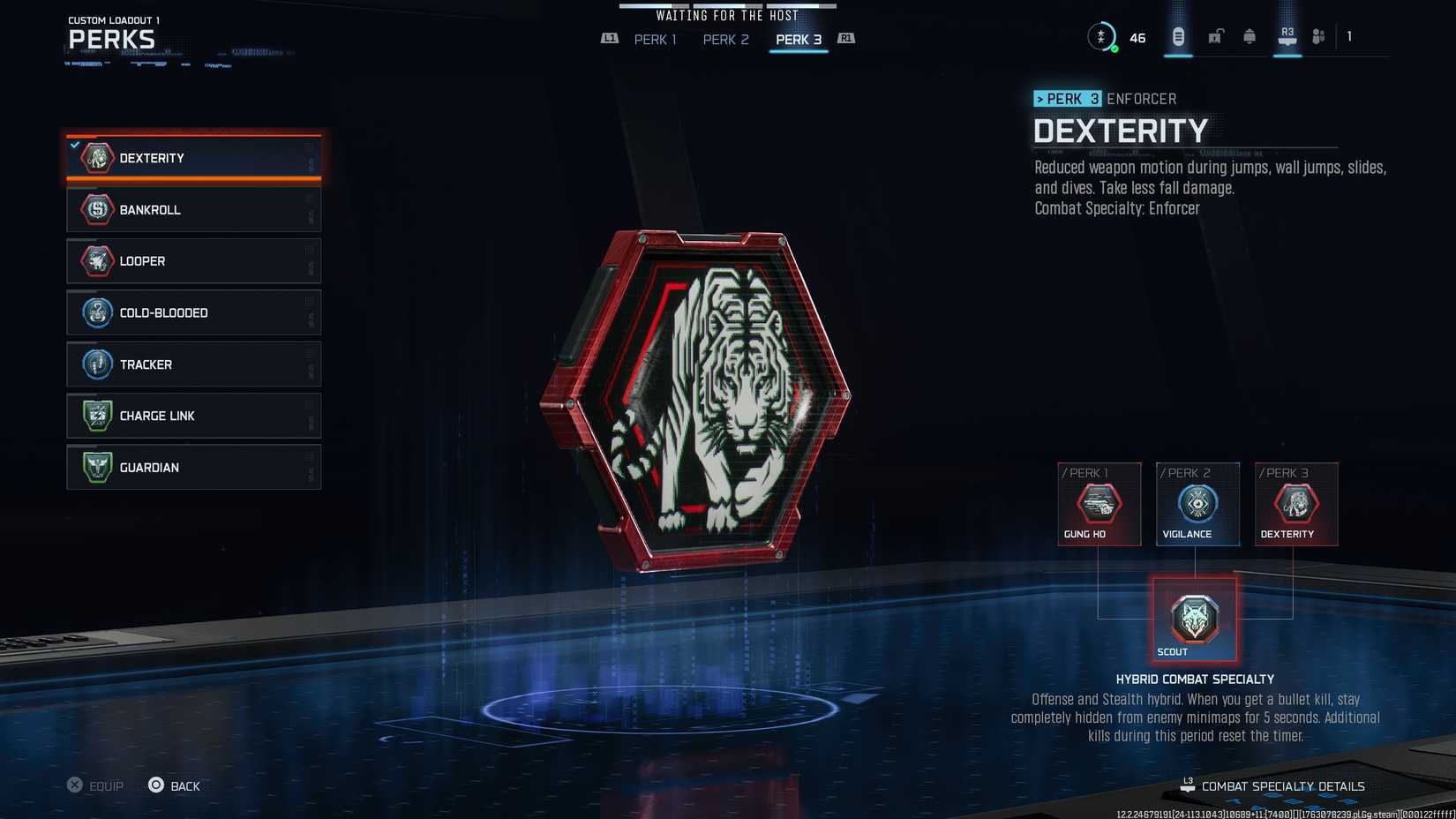Click the Bankroll dollar-sign perk icon
This screenshot has width=1456, height=819.
[x=97, y=209]
